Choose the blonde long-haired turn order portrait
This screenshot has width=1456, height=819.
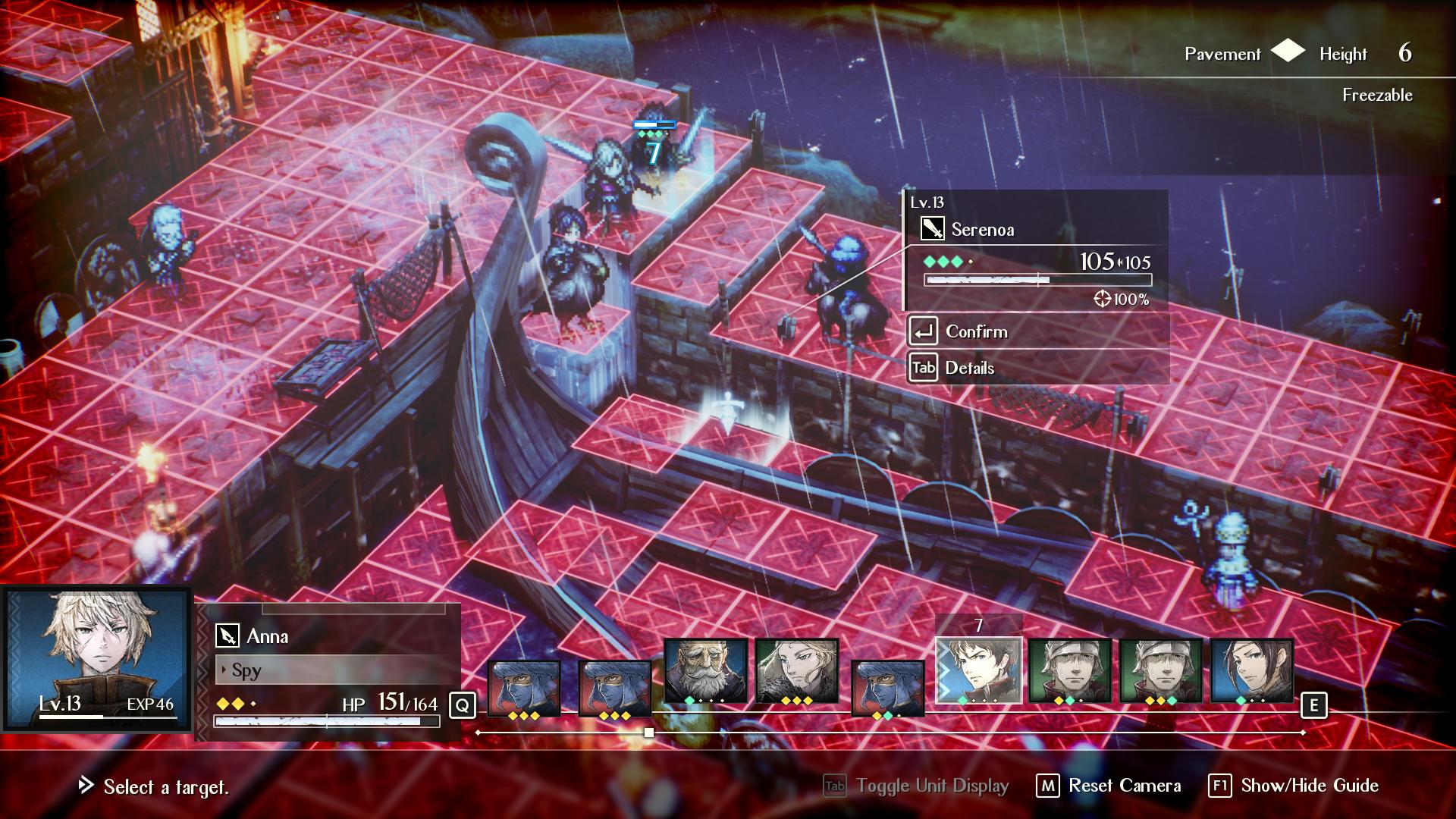[x=796, y=671]
